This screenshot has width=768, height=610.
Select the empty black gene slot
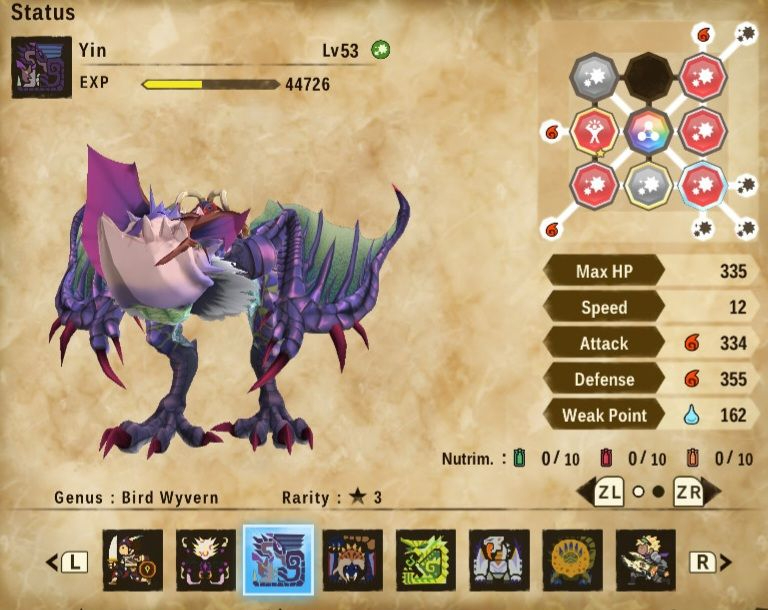click(648, 76)
